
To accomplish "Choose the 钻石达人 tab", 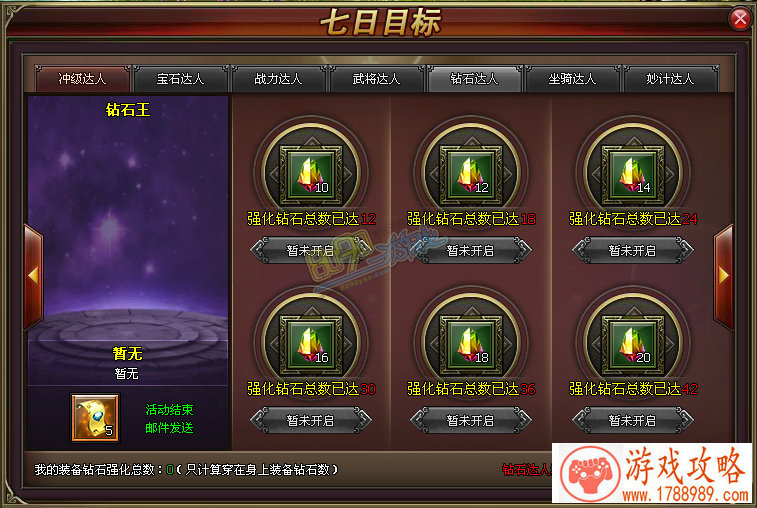I will 474,78.
